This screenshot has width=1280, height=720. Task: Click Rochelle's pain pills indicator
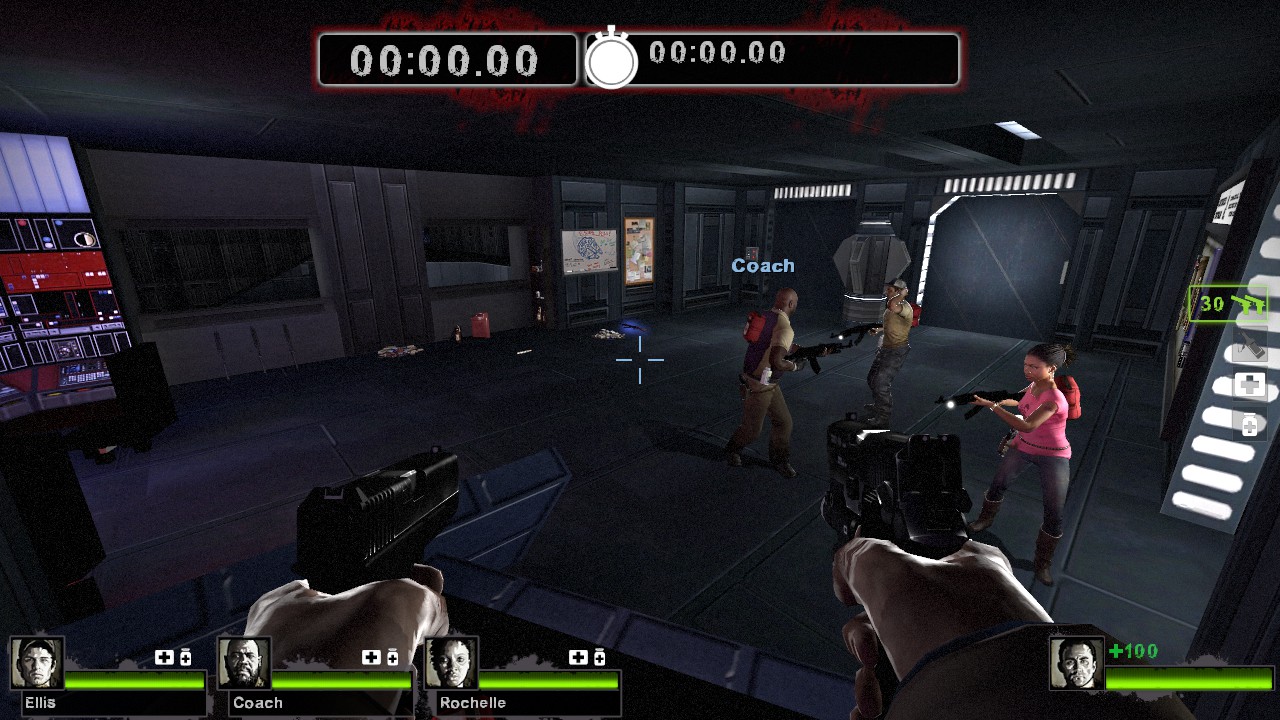[x=600, y=657]
